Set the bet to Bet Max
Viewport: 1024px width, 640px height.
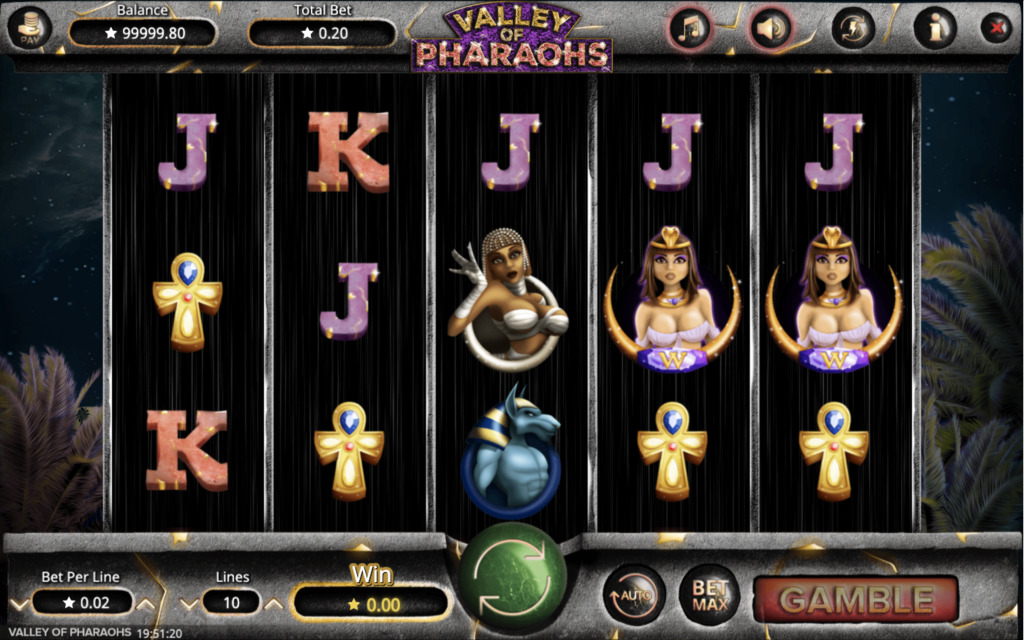point(709,595)
